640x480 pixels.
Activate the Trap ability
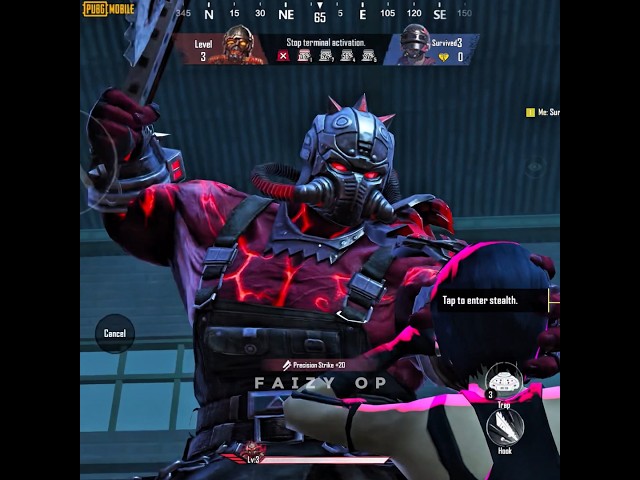[x=504, y=381]
